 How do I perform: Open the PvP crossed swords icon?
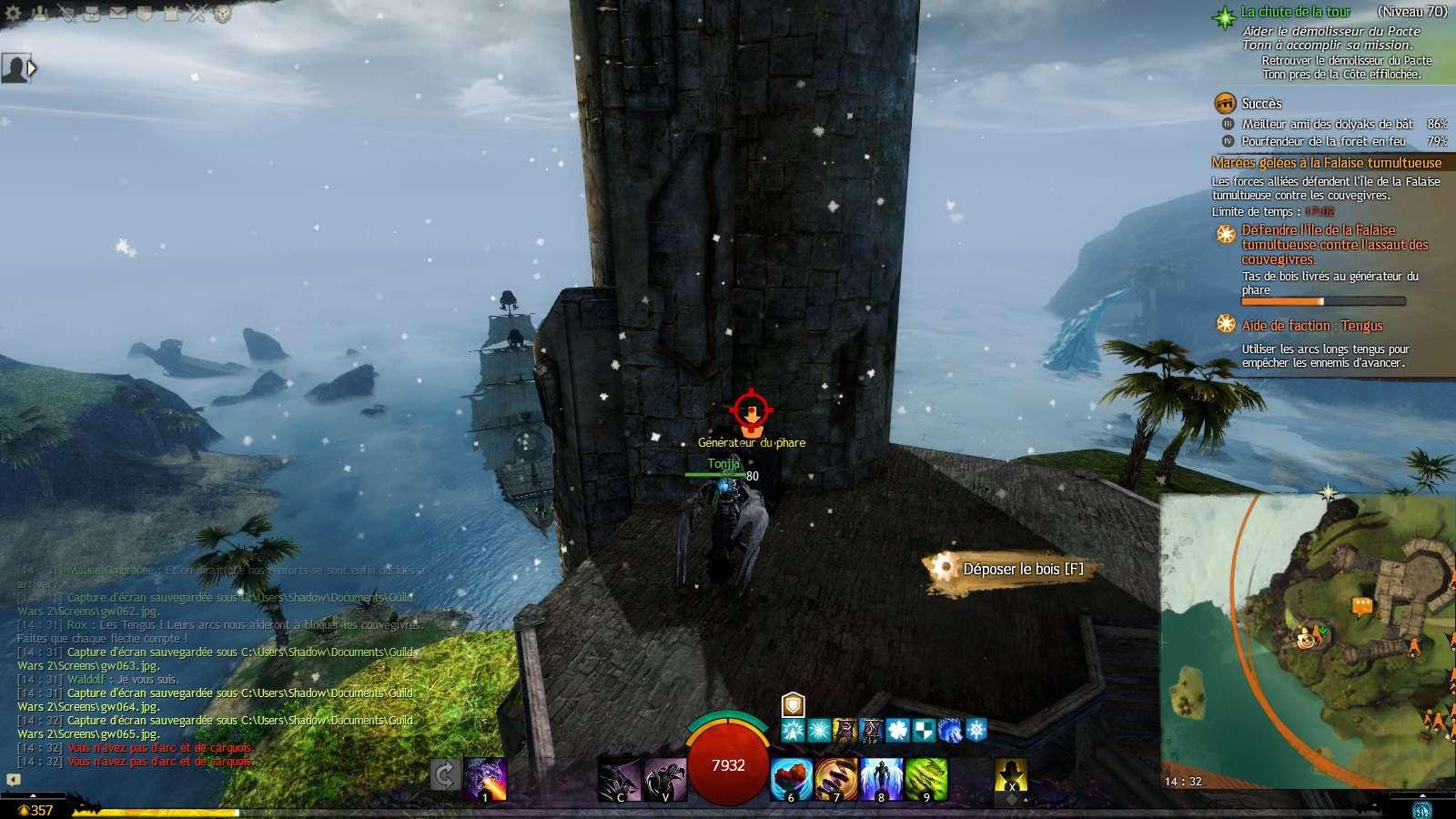coord(197,13)
